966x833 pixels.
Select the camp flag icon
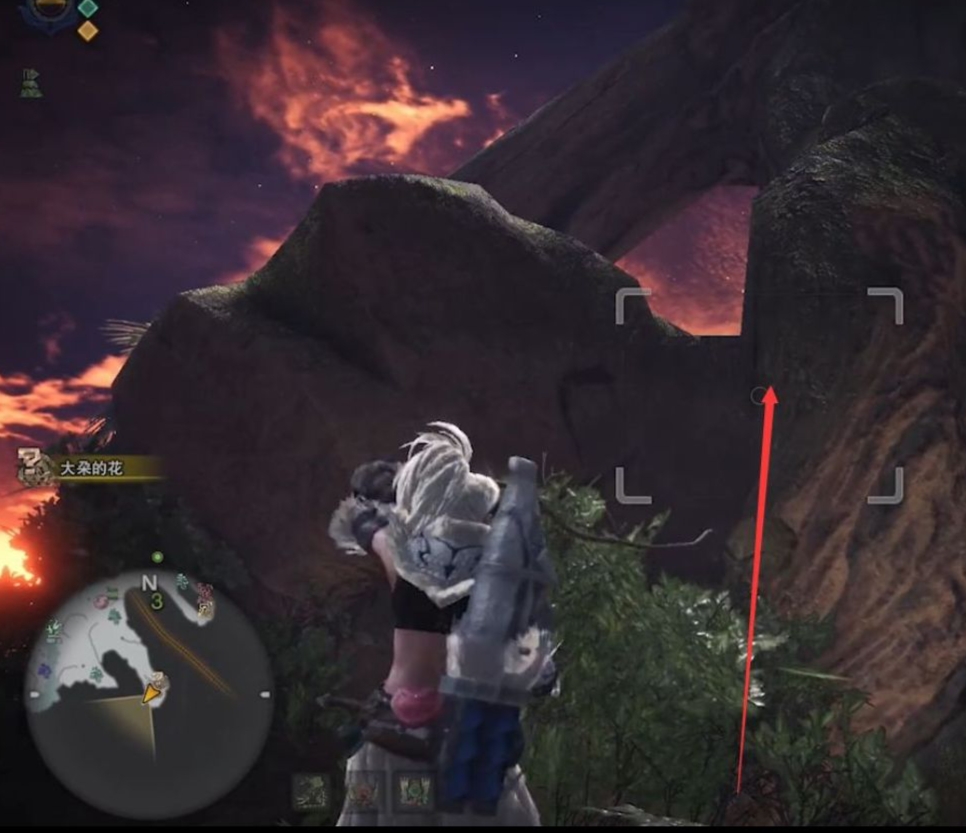pyautogui.click(x=28, y=83)
